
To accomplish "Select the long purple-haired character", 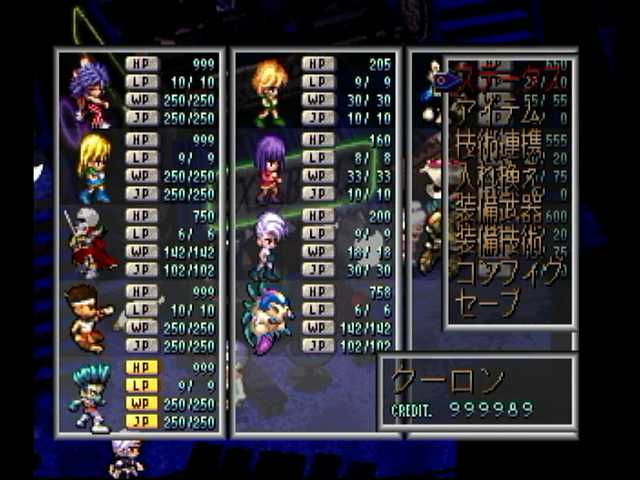I will 268,166.
